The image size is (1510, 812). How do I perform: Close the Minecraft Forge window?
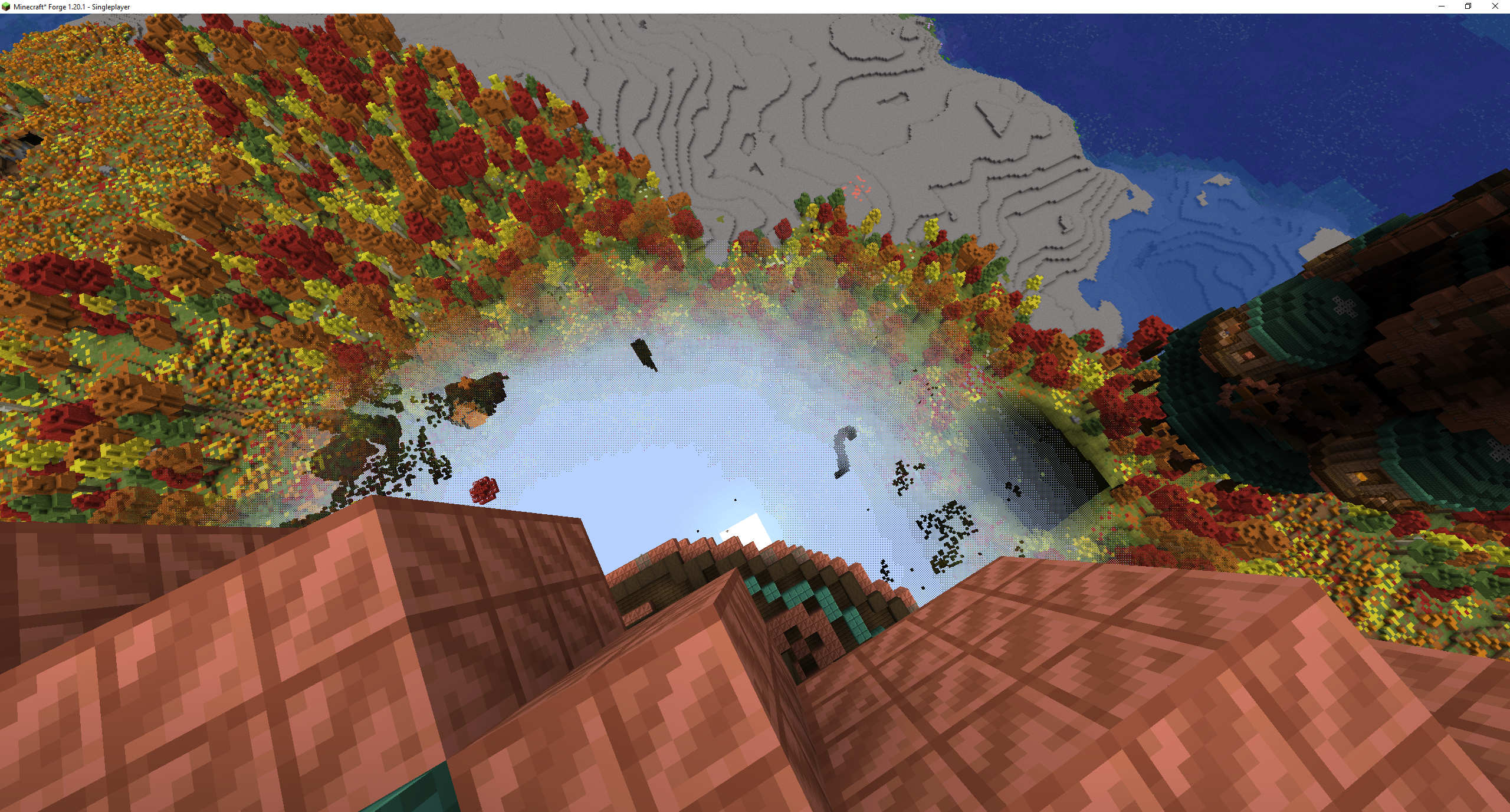pos(1495,6)
